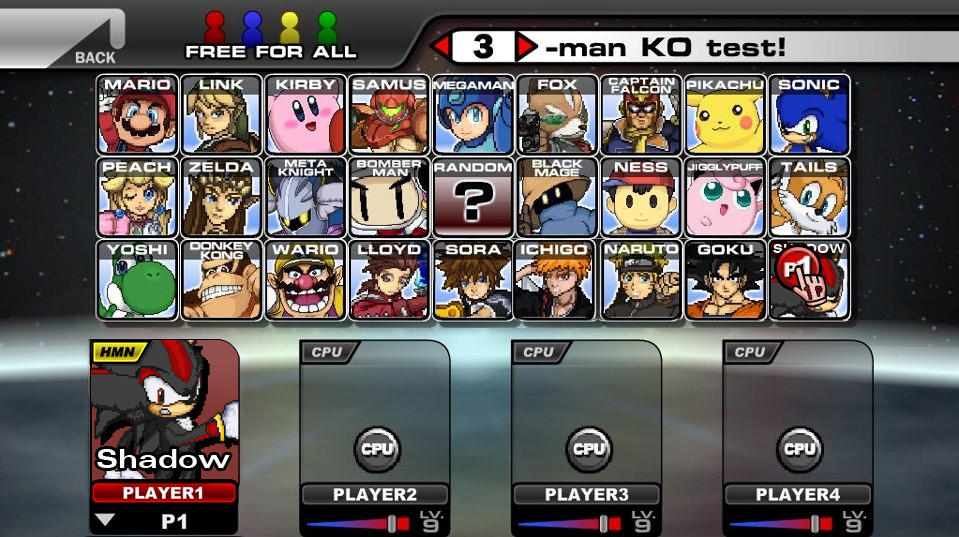959x537 pixels.
Task: Choose Kirby as your fighter
Action: 306,114
